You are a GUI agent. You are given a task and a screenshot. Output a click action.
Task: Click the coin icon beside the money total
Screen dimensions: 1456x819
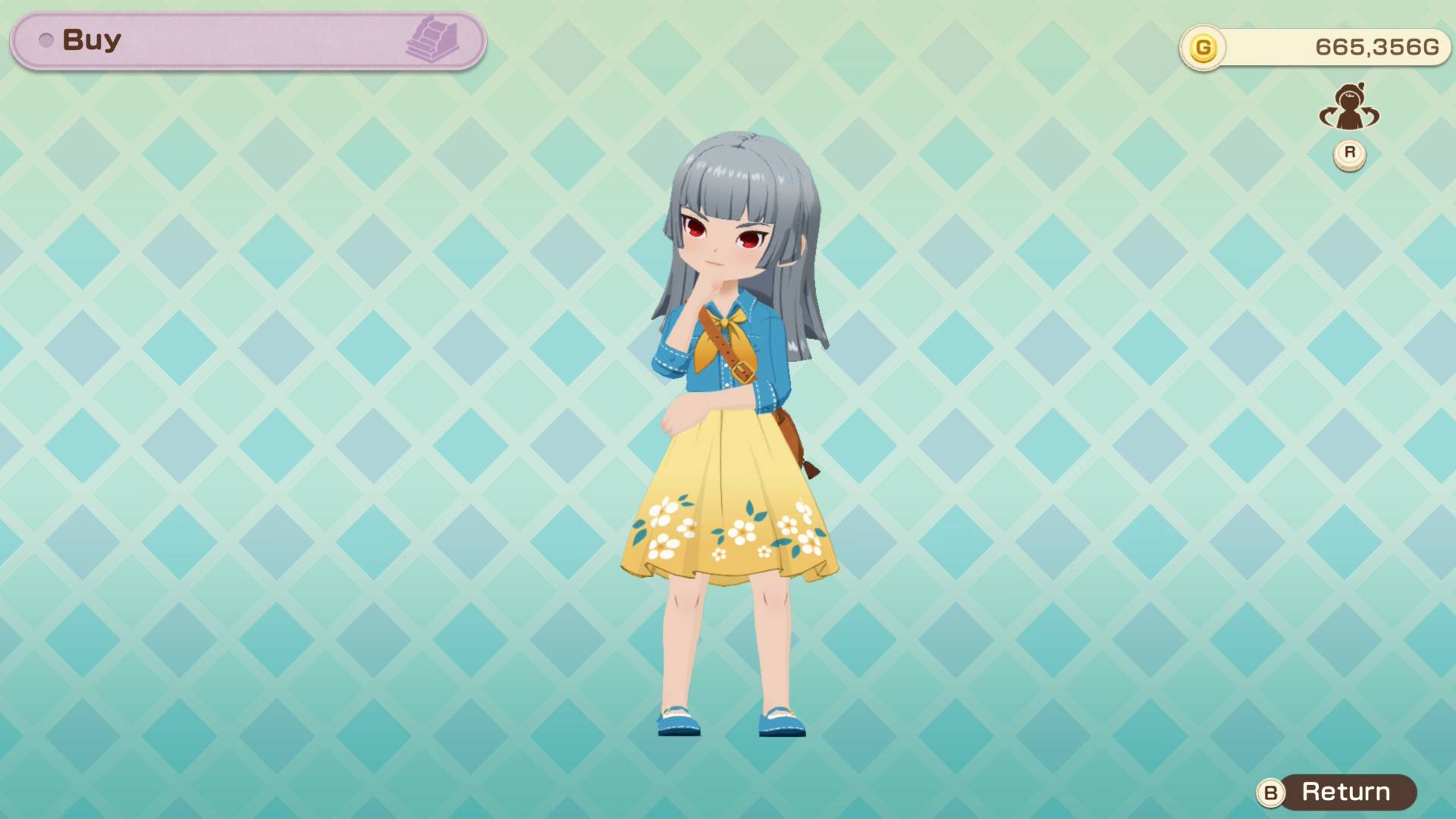tap(1203, 45)
